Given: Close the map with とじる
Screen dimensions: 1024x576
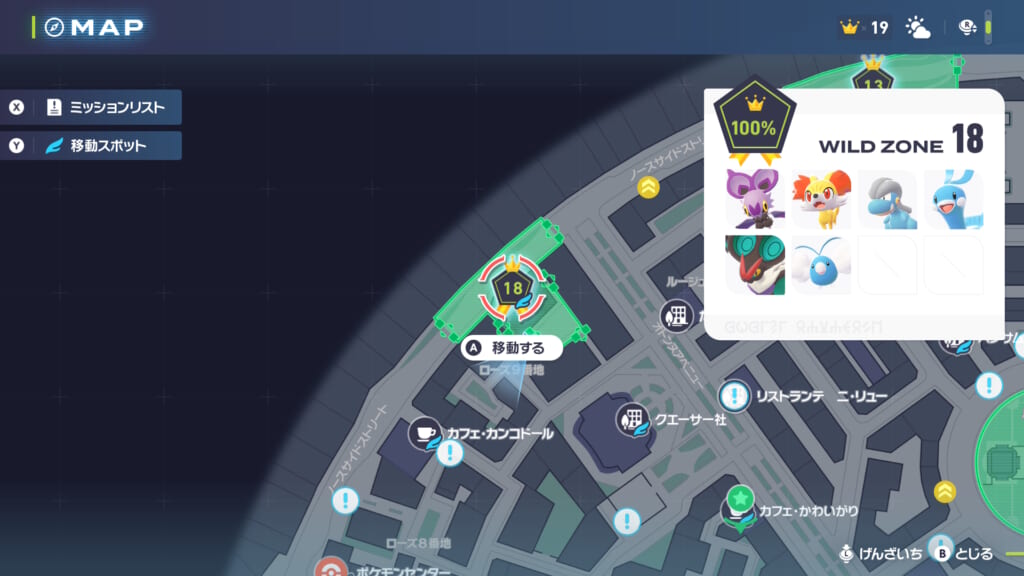Looking at the screenshot, I should pos(961,553).
